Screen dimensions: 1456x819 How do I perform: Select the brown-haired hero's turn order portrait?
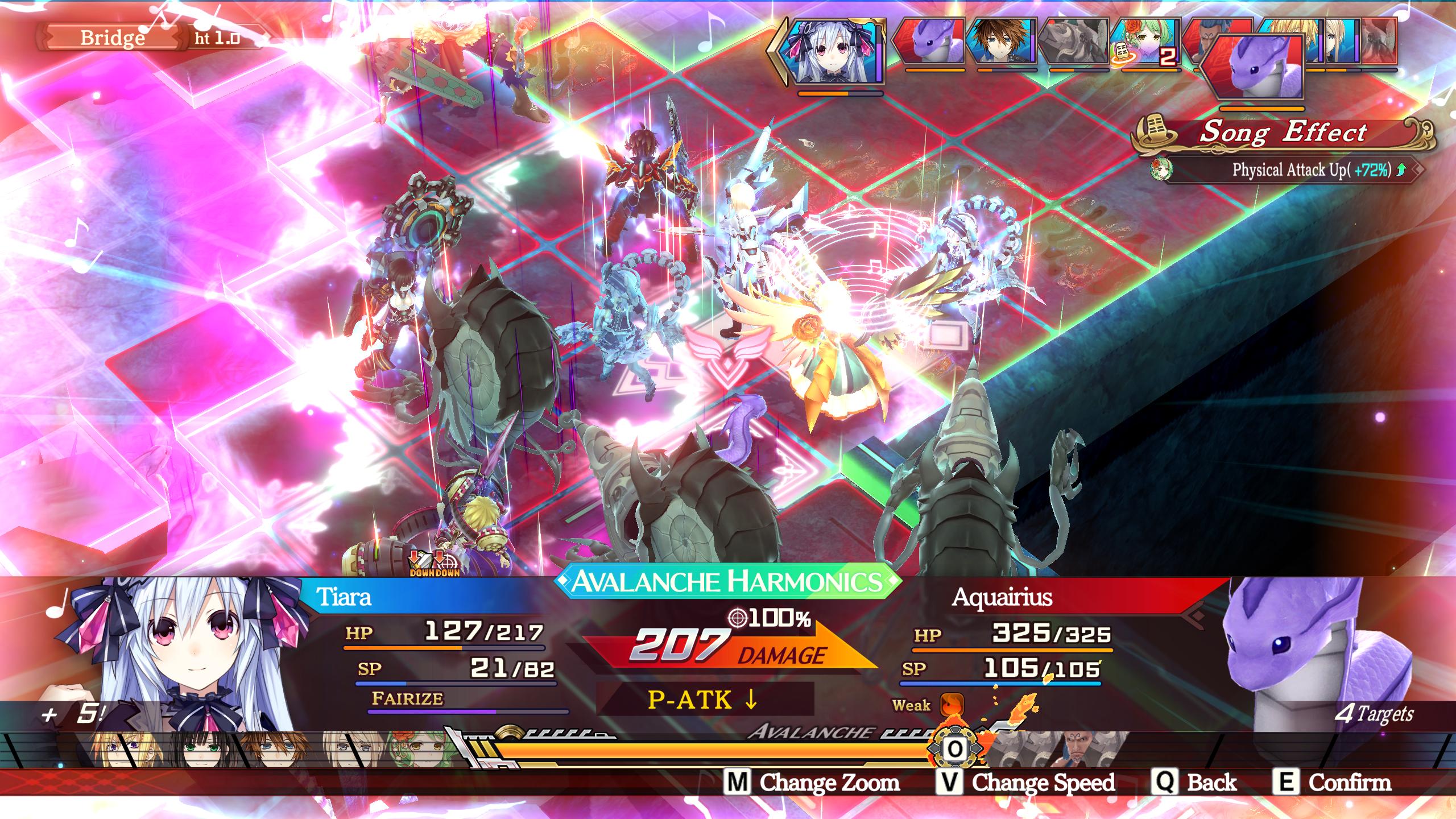point(1001,41)
